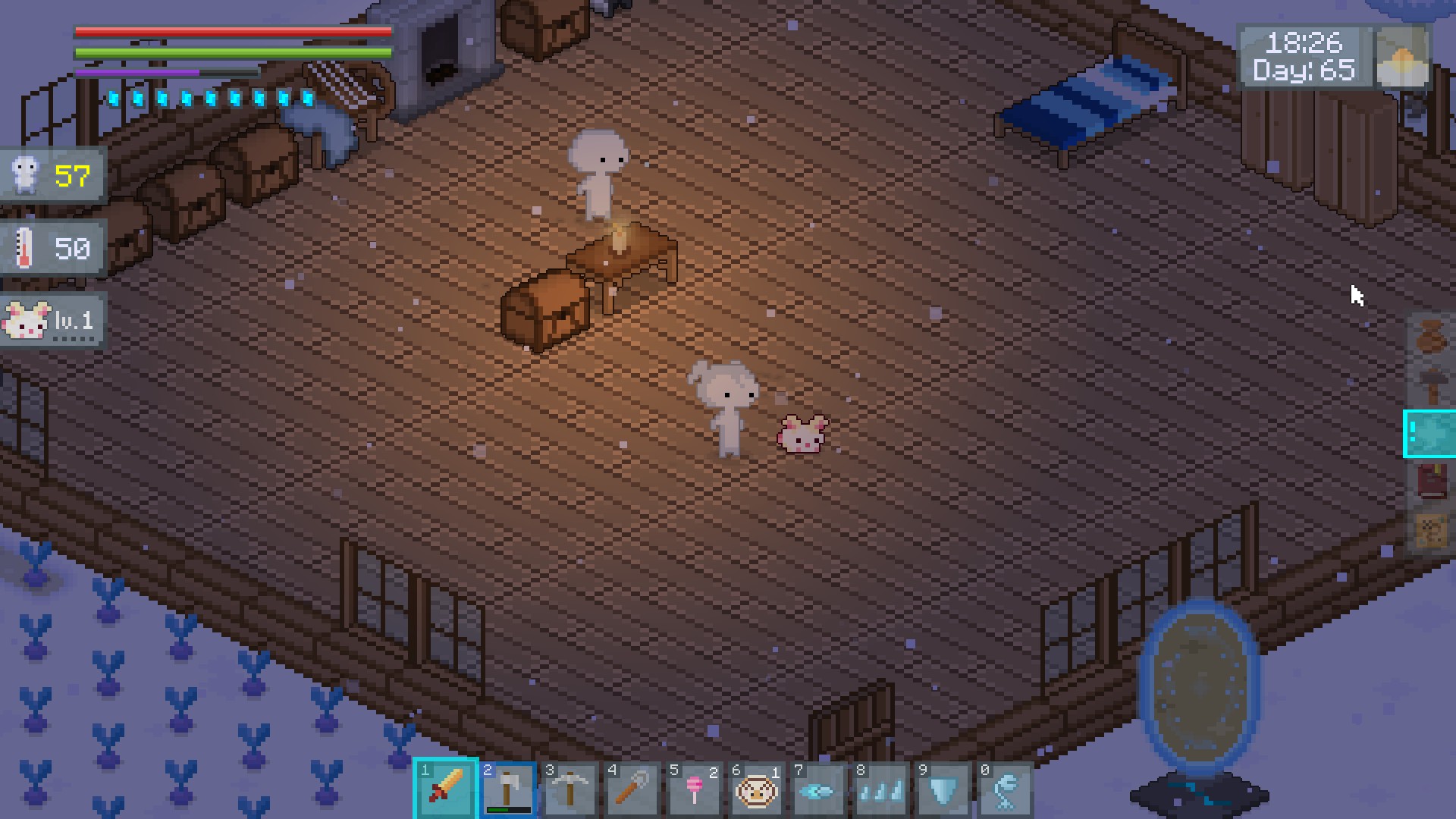Select the axe in hotbar slot 2
The width and height of the screenshot is (1456, 819).
point(508,789)
